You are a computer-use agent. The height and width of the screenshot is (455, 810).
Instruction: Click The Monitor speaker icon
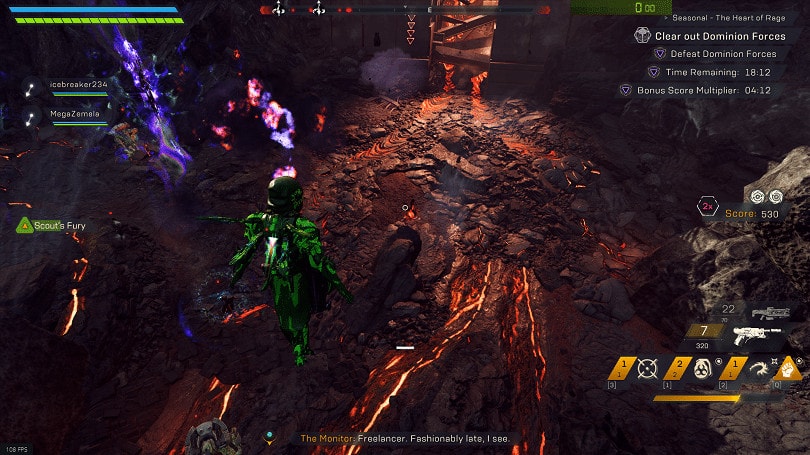pyautogui.click(x=268, y=438)
